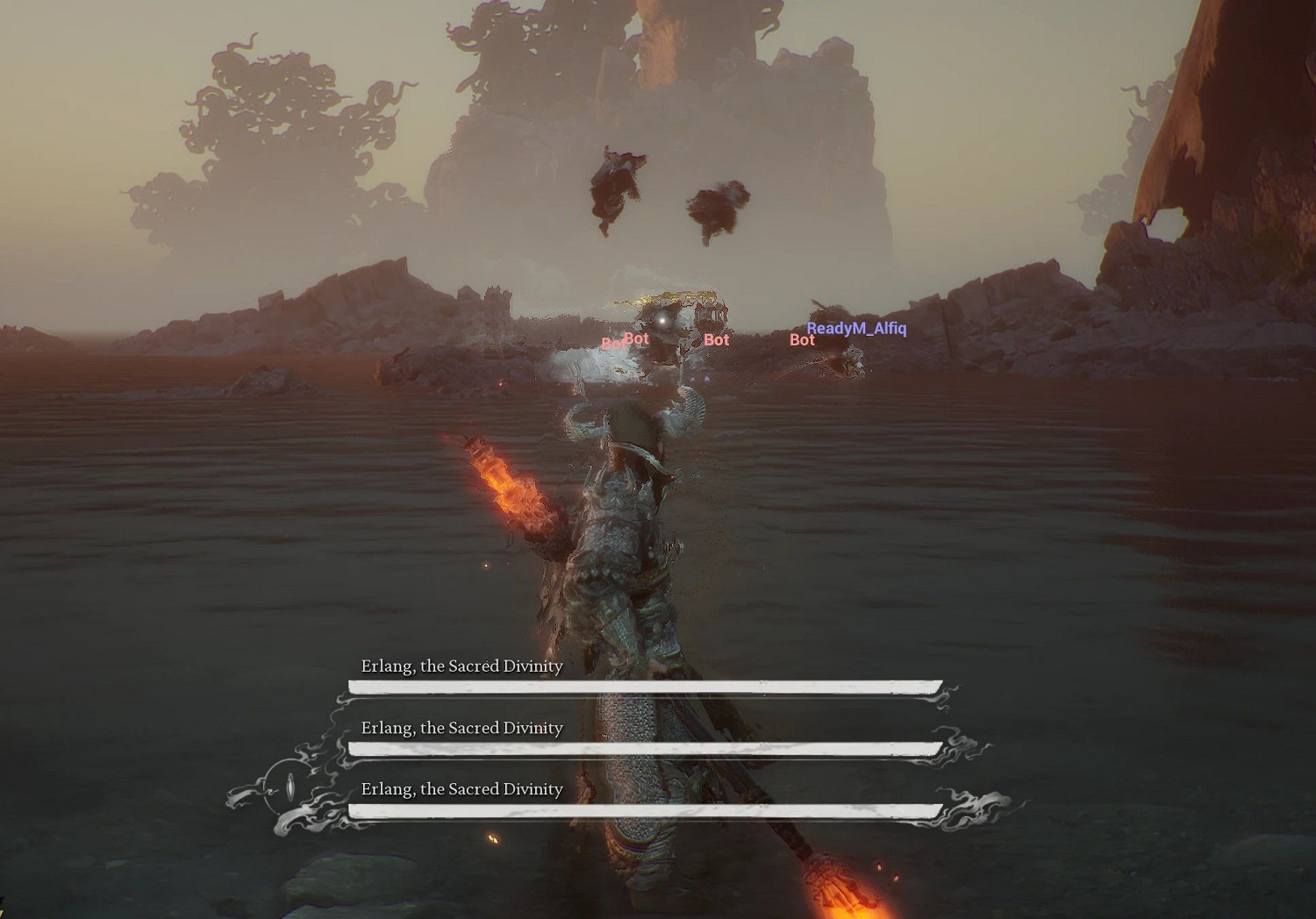Screen dimensions: 1316x919
Task: Select the purple ReadyM_Alfiq player name
Action: click(857, 327)
